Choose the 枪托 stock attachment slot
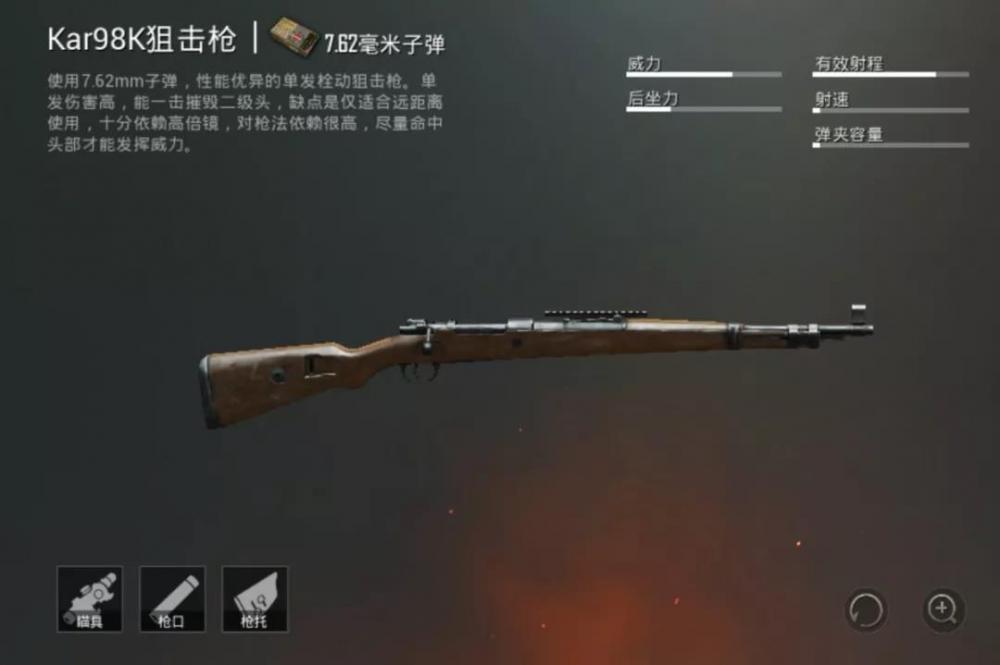Screen dimensions: 1000x665 (254, 599)
